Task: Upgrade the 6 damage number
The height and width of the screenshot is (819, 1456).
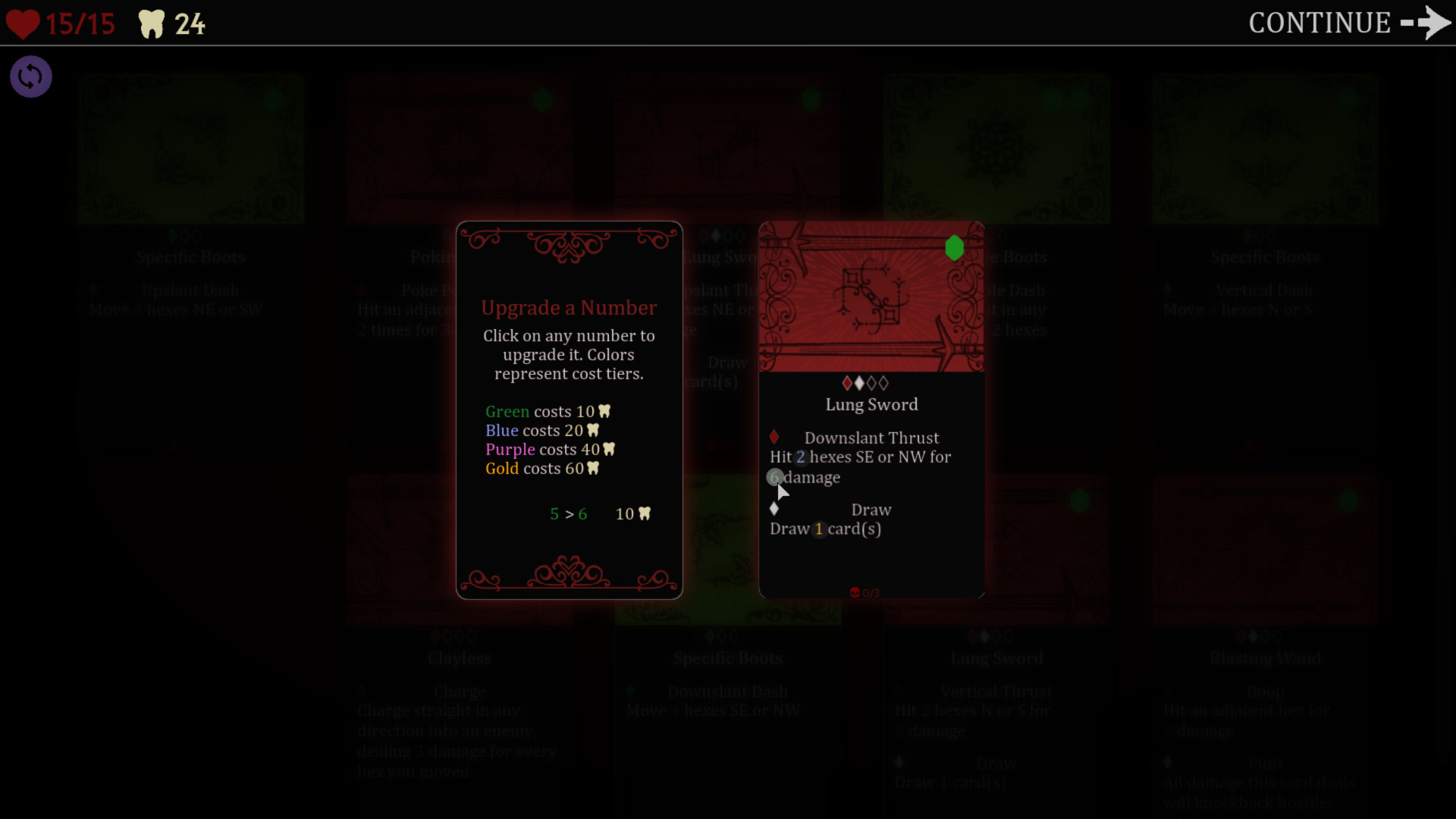Action: [775, 478]
